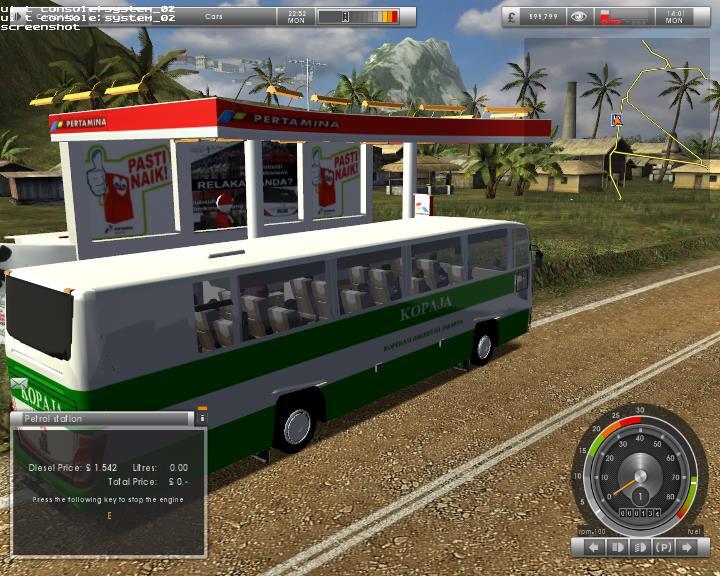Click the pound money icon
The width and height of the screenshot is (720, 576).
pos(513,17)
